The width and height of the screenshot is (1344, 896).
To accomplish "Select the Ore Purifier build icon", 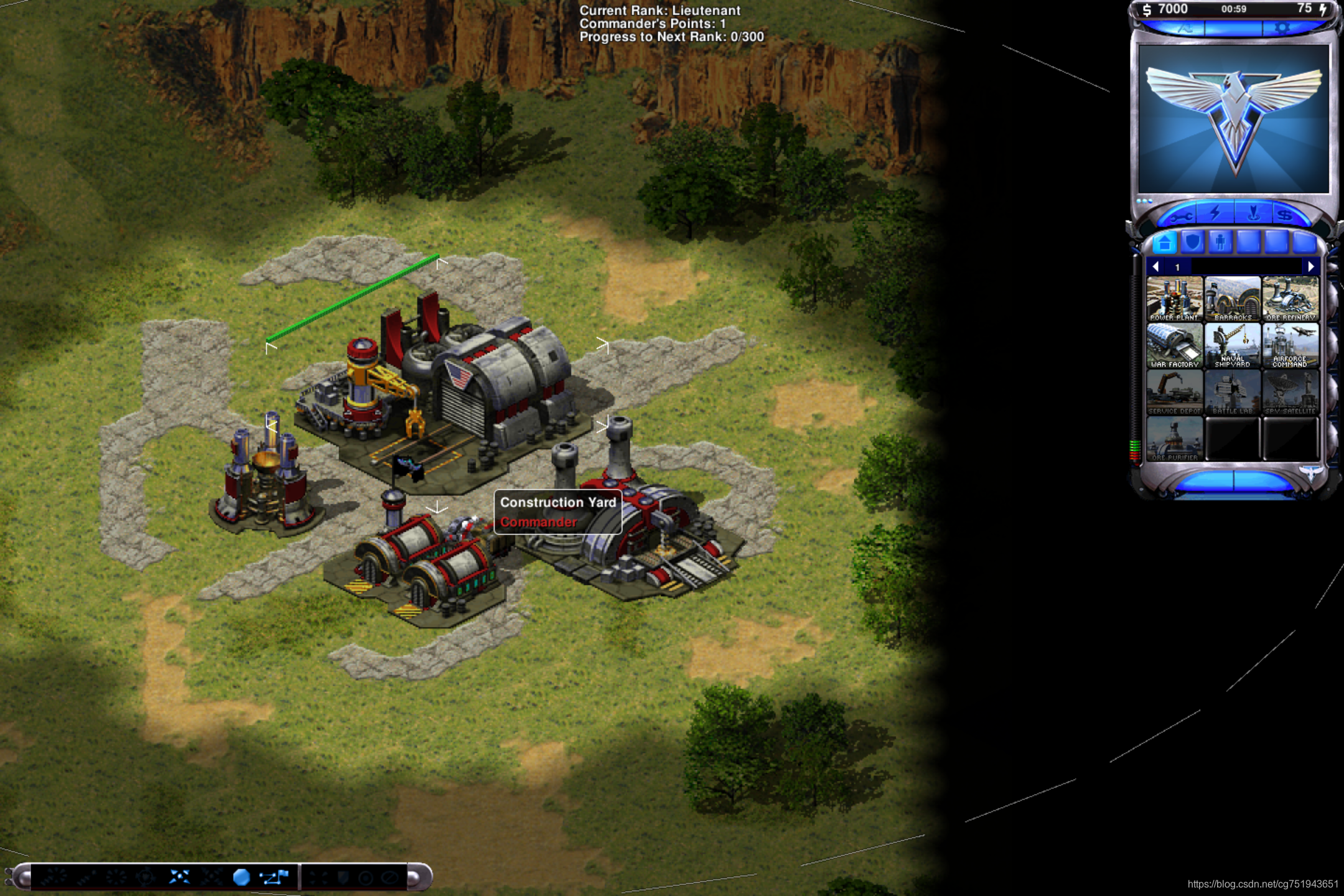I will click(1174, 439).
